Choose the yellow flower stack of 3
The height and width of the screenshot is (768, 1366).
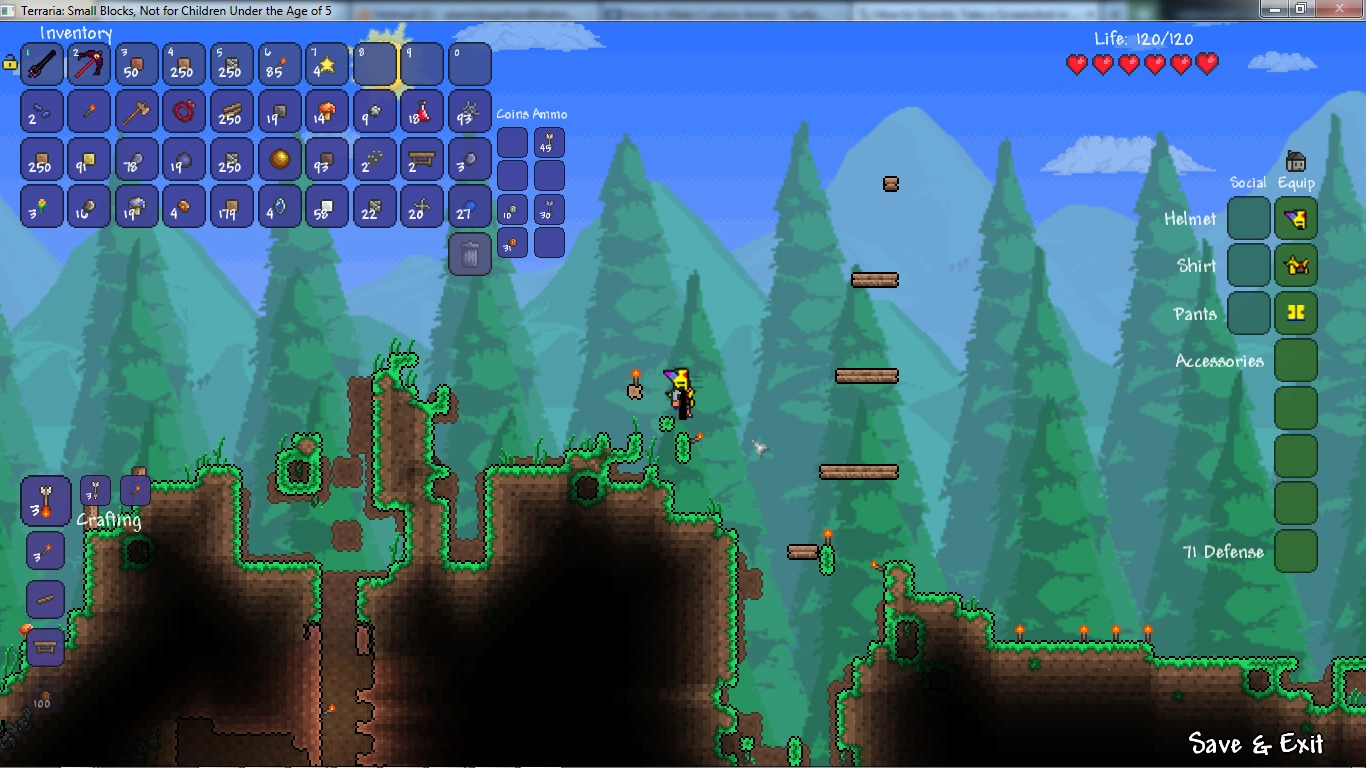pos(42,207)
